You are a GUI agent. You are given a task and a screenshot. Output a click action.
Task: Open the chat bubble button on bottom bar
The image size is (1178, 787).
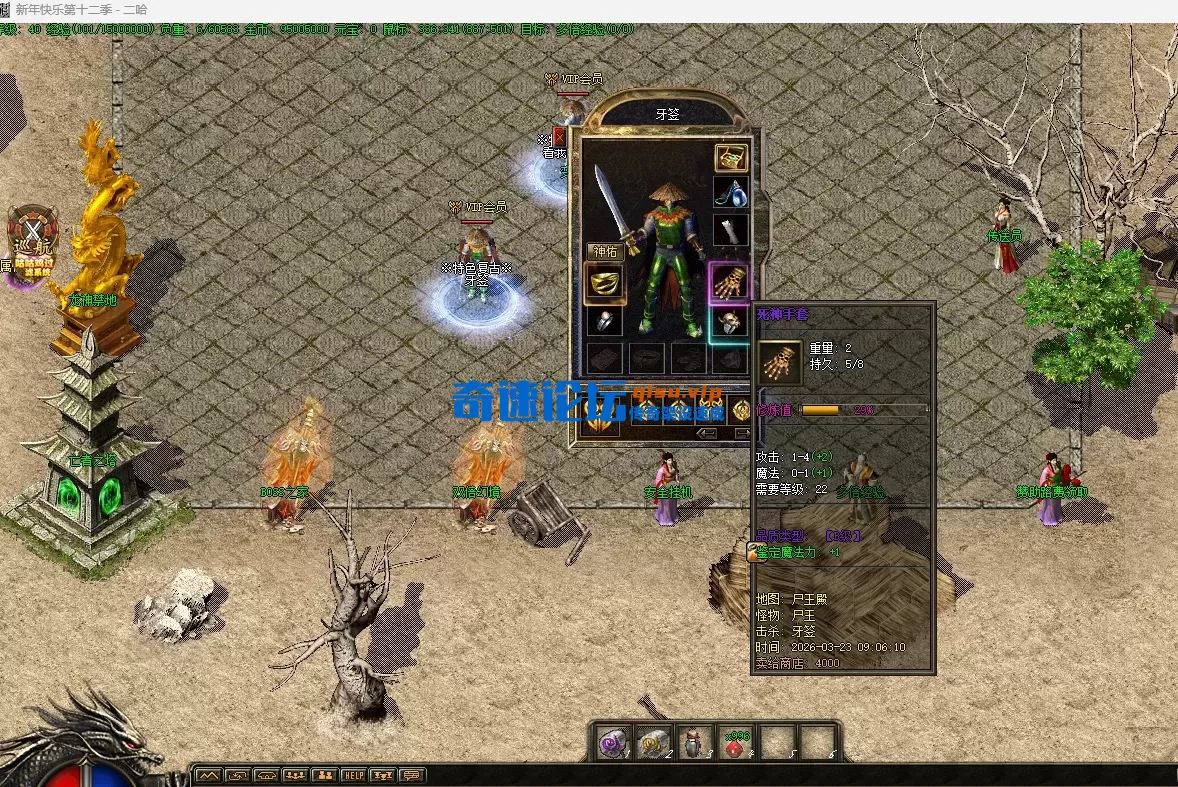coord(412,775)
